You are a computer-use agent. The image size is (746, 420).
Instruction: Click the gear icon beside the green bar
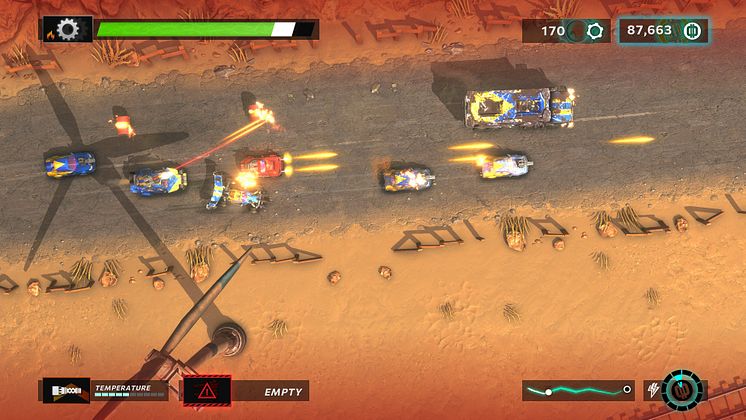coord(68,30)
